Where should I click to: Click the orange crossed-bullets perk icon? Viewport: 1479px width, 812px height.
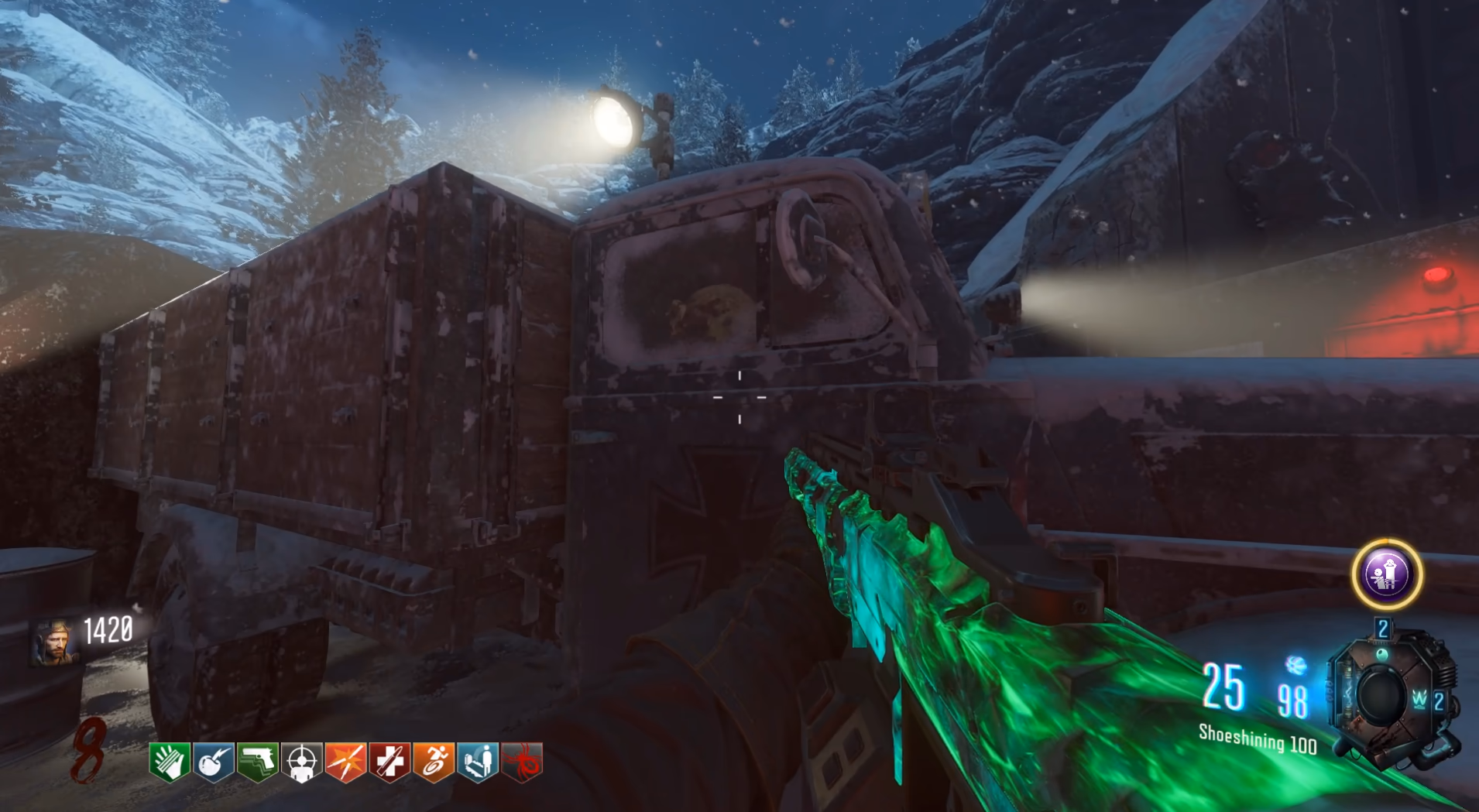[346, 761]
